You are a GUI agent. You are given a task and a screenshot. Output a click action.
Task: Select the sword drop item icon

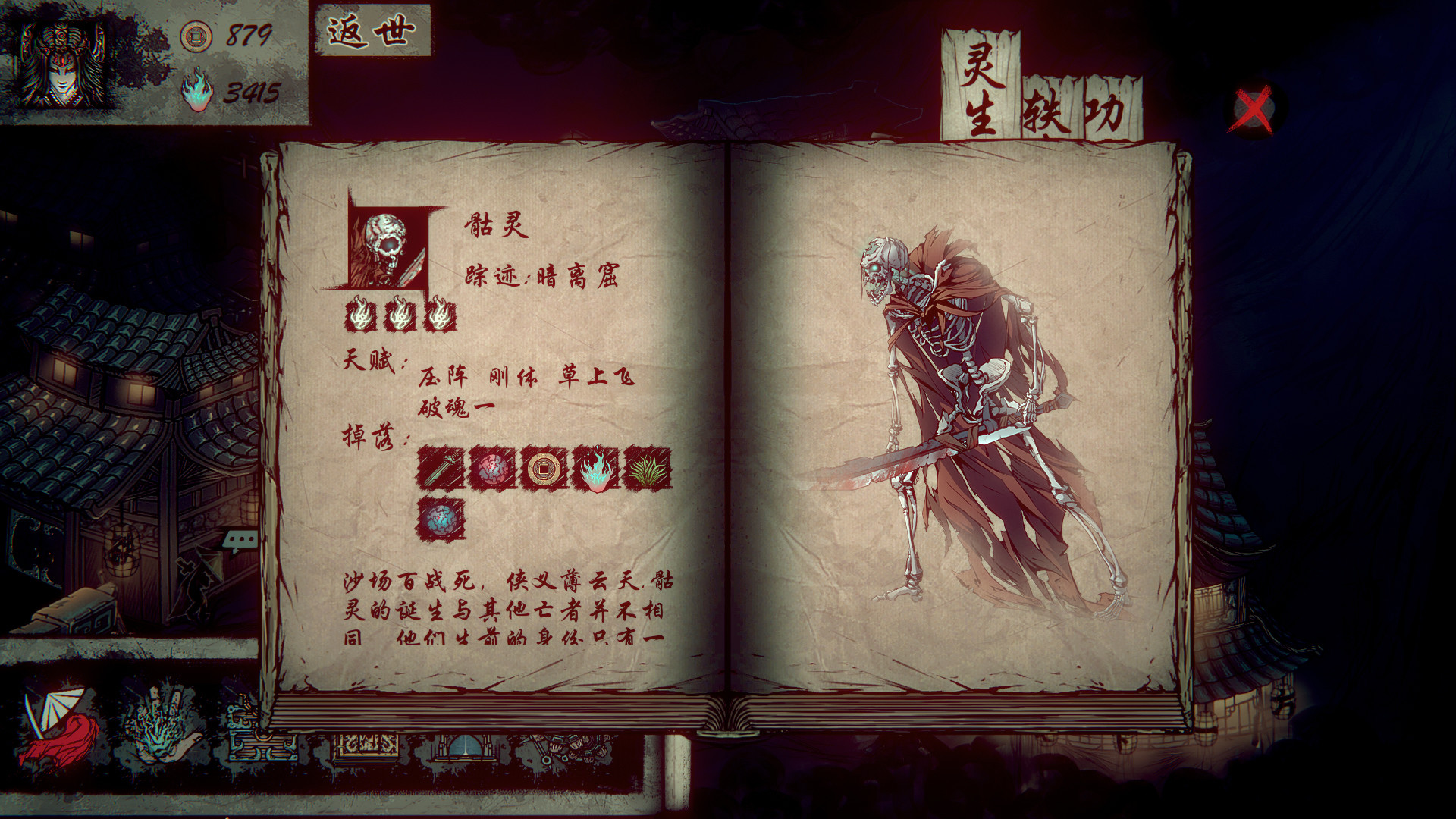click(x=442, y=468)
